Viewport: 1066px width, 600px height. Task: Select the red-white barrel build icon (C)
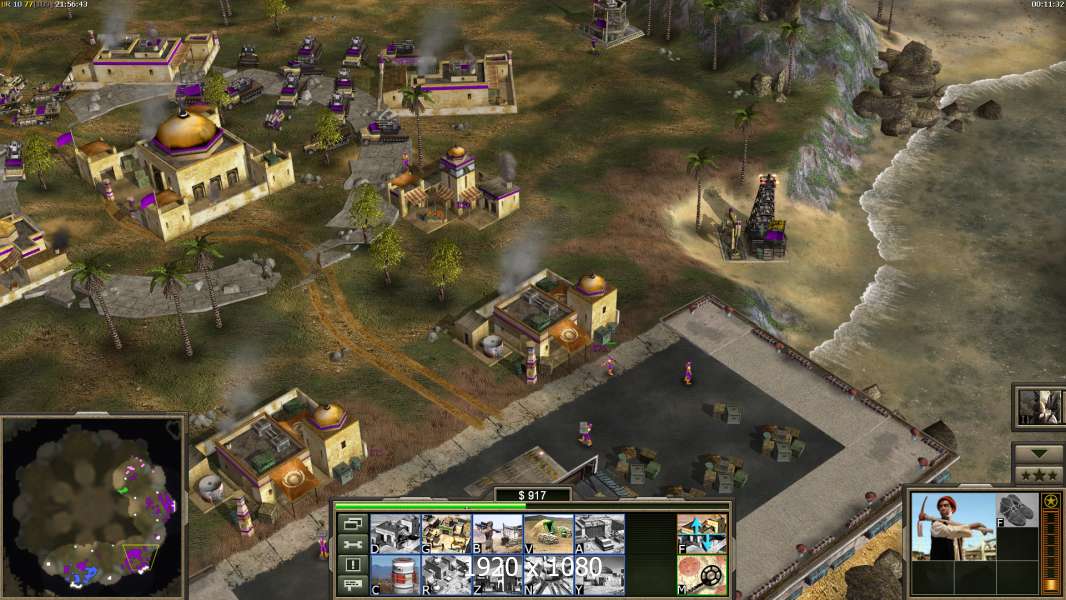[x=395, y=575]
